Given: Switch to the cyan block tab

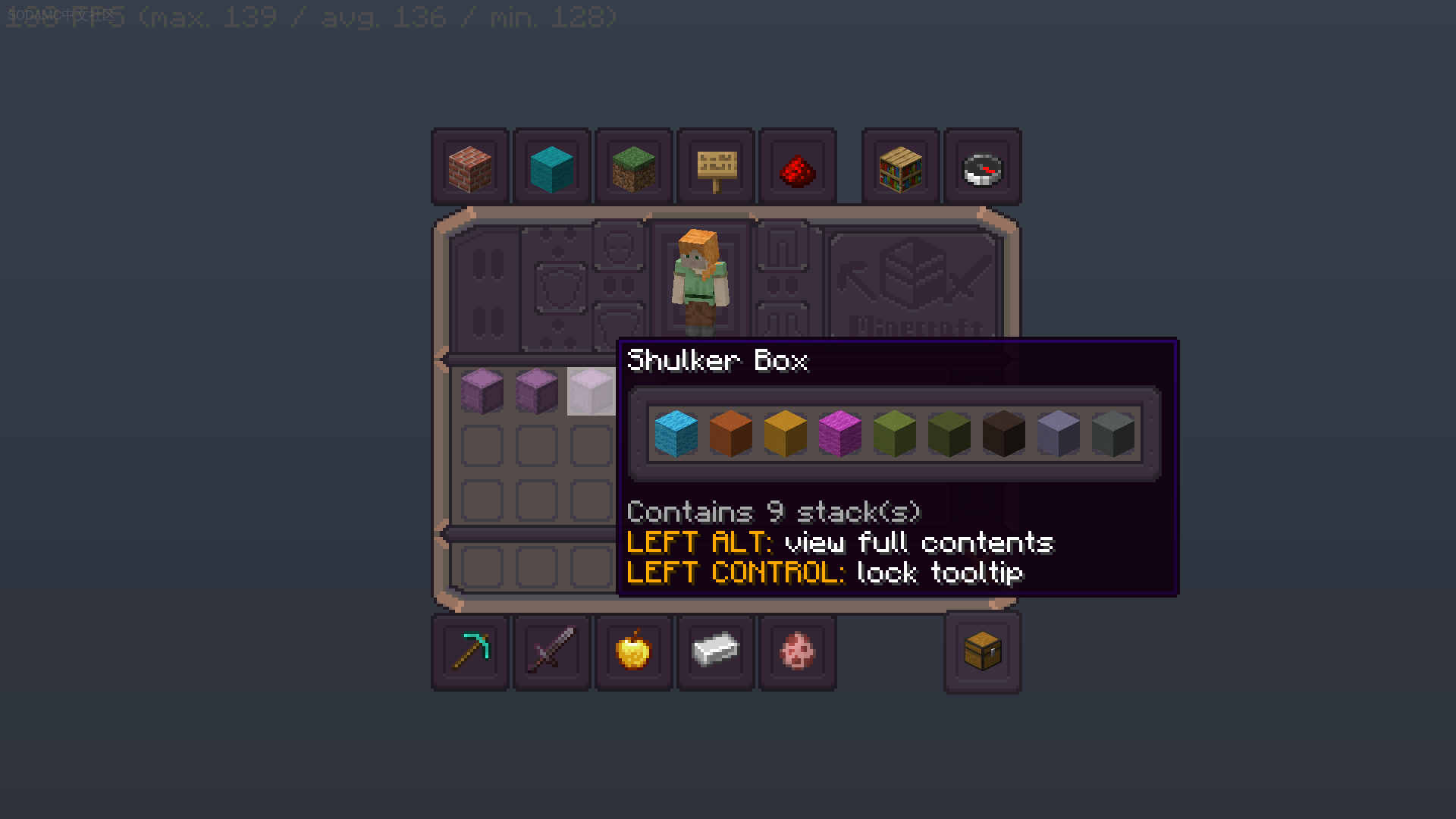Looking at the screenshot, I should (x=551, y=168).
